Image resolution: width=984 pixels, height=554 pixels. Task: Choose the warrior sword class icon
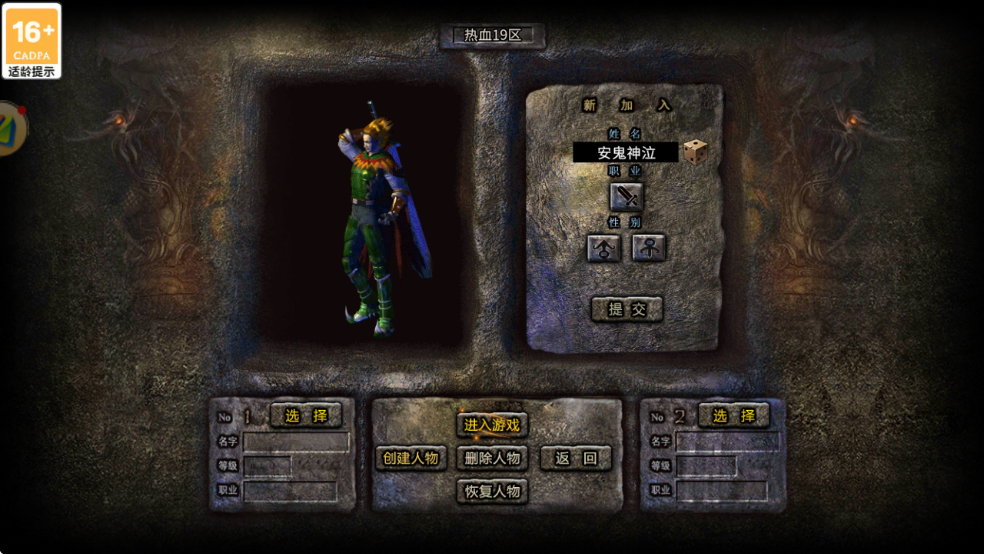click(x=627, y=197)
